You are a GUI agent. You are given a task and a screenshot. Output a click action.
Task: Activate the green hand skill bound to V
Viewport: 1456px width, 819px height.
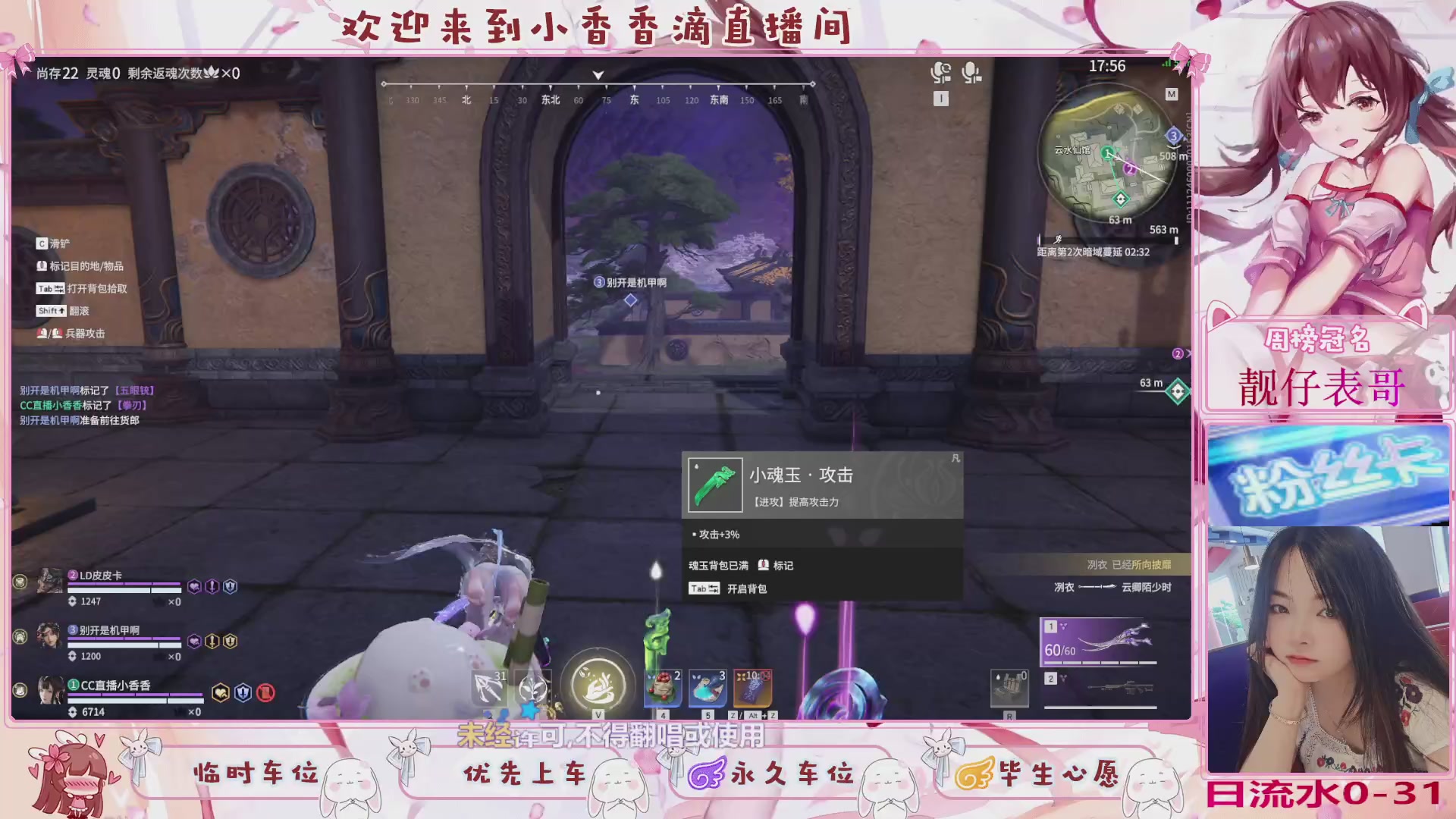click(598, 685)
